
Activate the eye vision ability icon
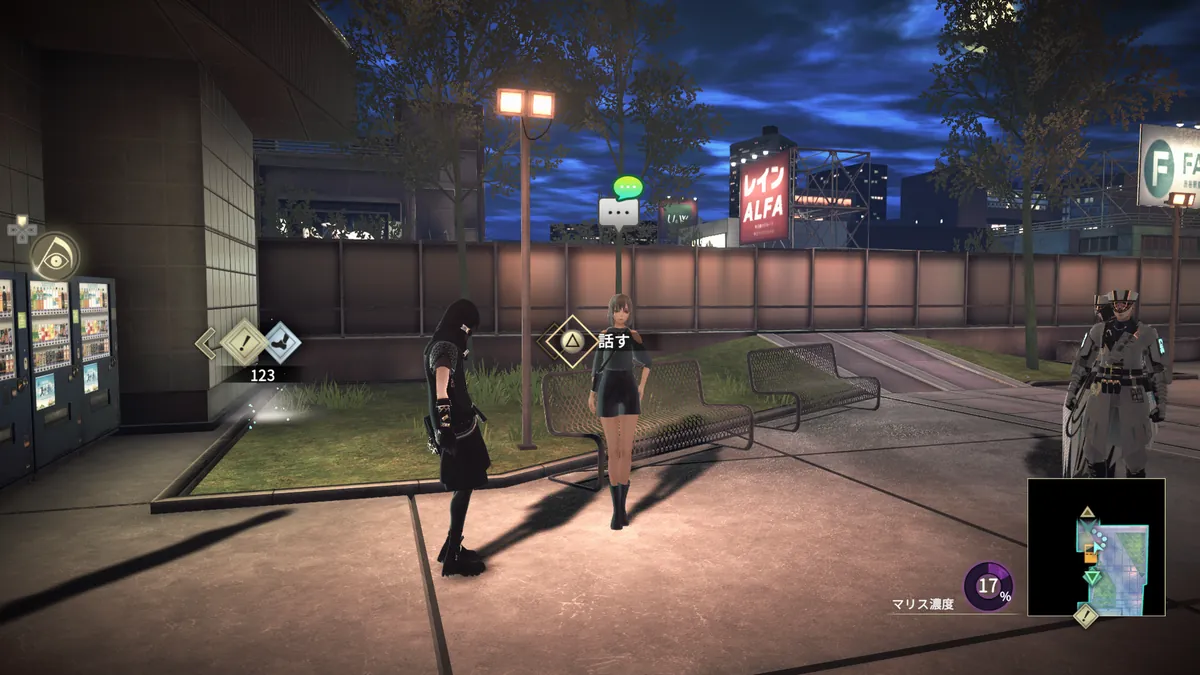click(x=54, y=255)
